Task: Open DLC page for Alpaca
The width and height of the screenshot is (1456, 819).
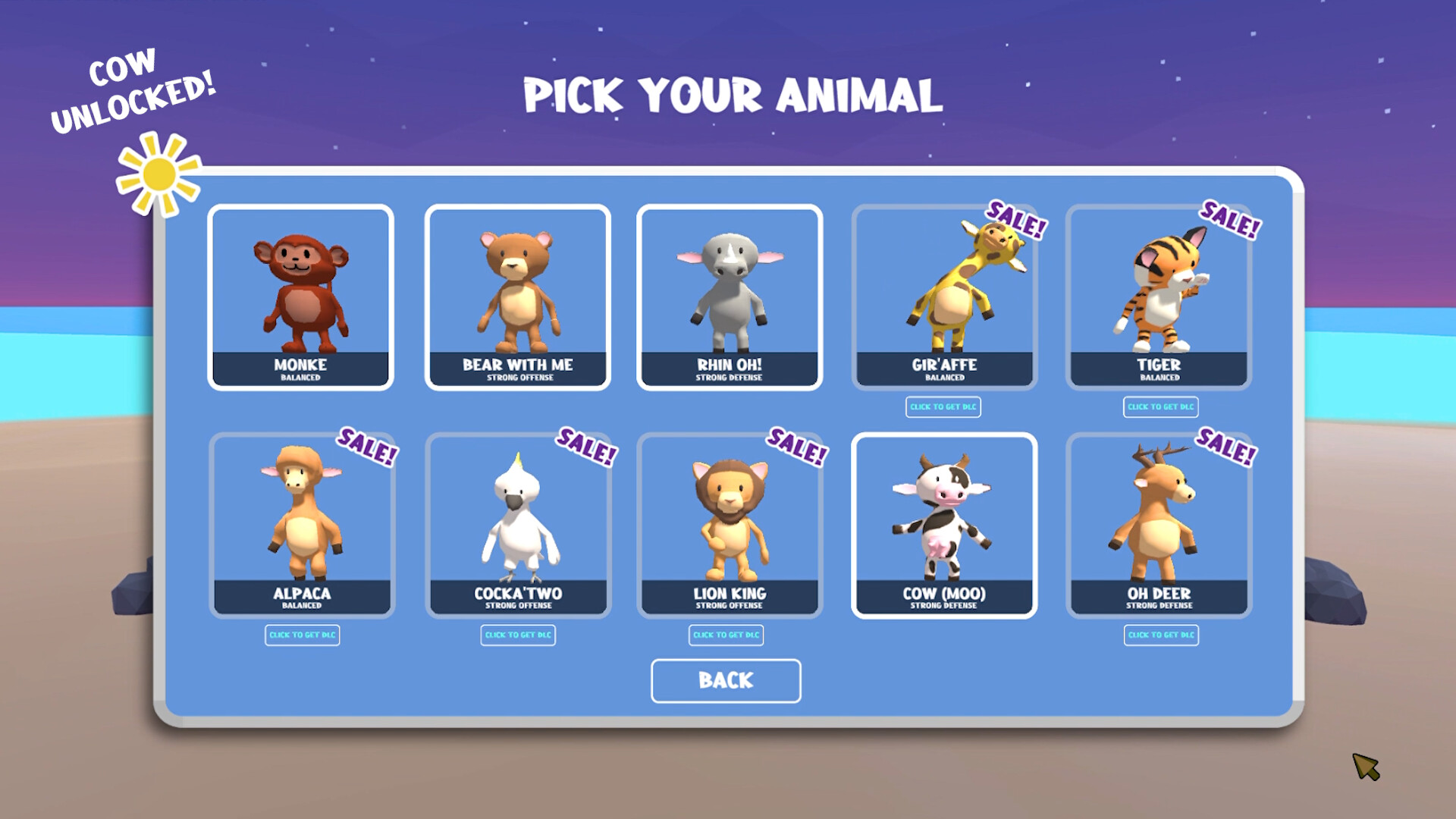Action: [x=302, y=635]
